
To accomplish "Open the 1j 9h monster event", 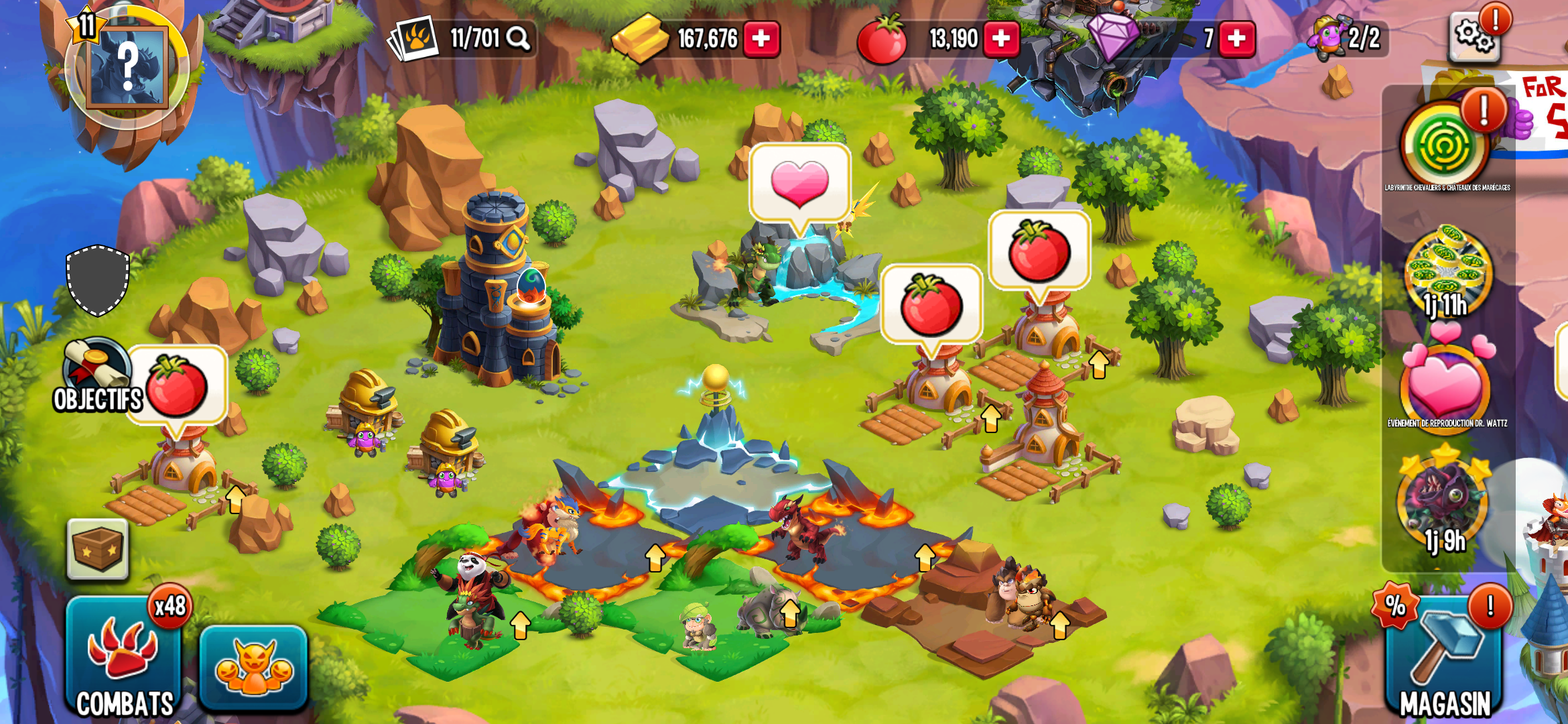I will pos(1445,504).
